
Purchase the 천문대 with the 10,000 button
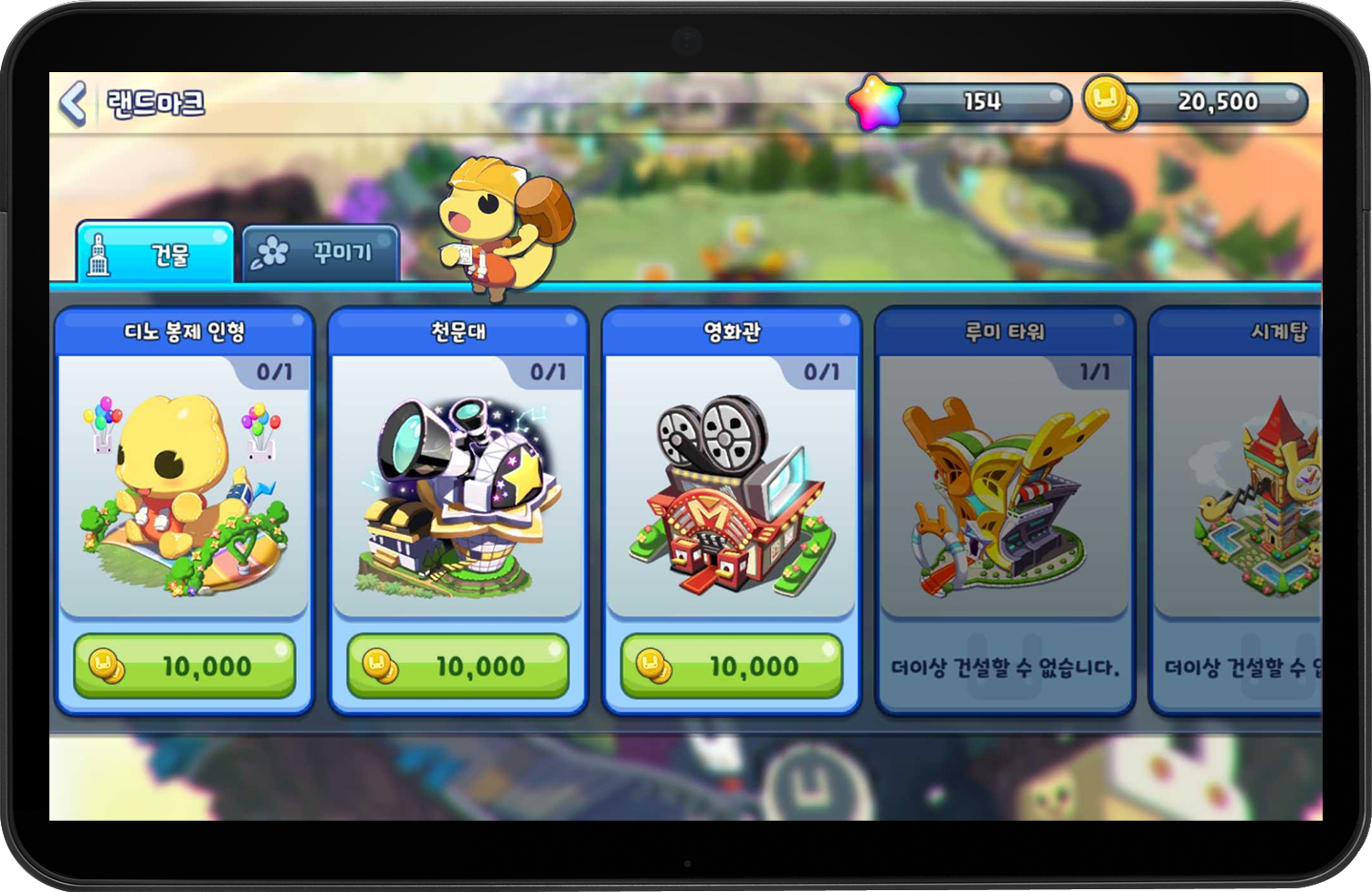pos(457,666)
